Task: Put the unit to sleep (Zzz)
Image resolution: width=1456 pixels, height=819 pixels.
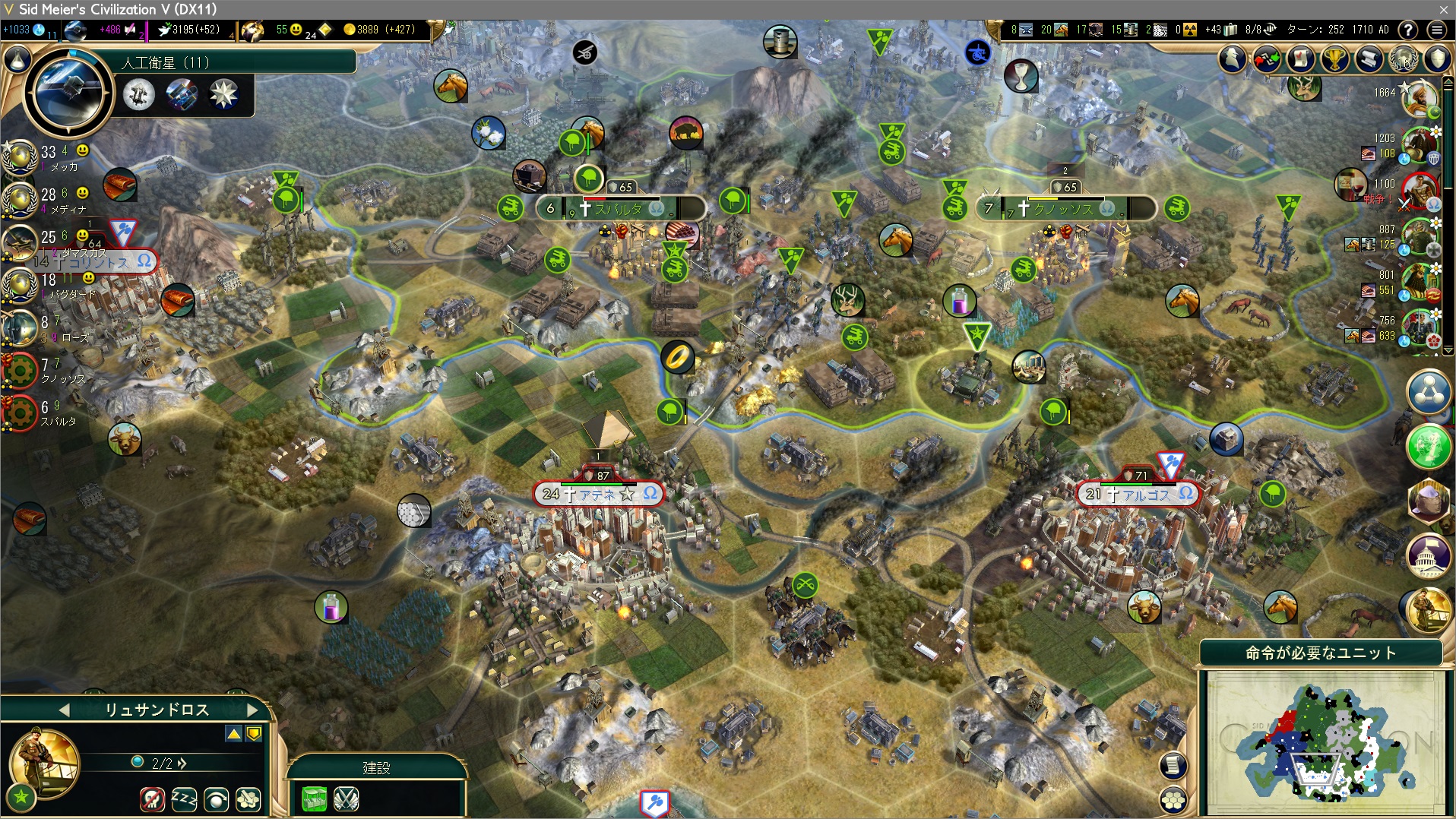Action: click(x=184, y=798)
